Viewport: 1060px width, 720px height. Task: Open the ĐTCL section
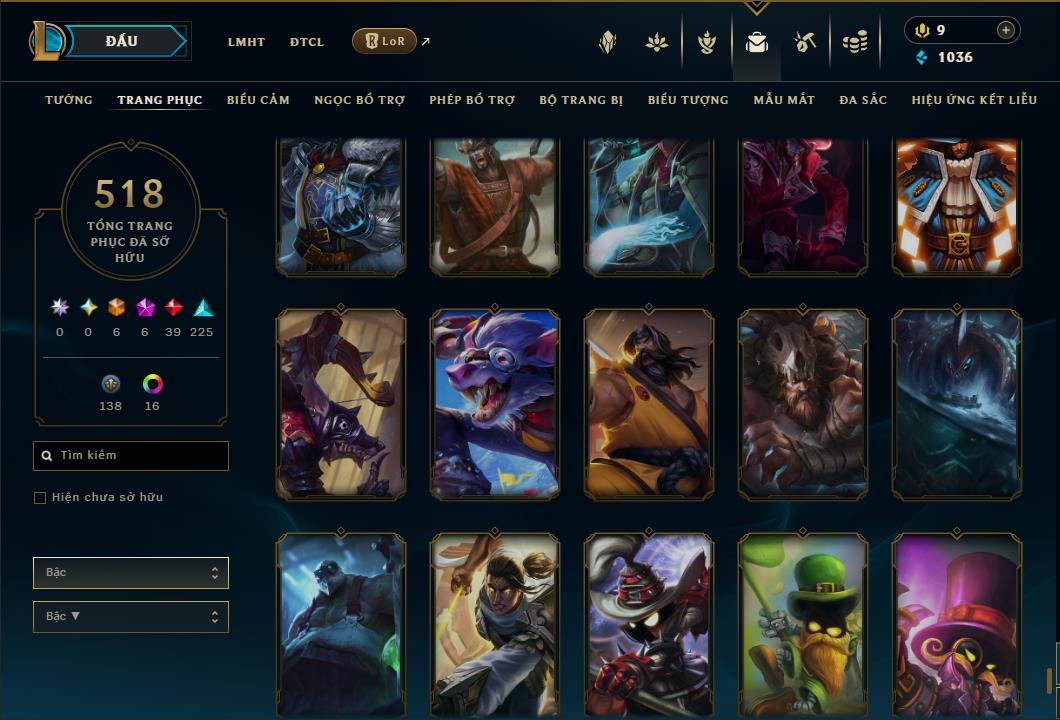[x=307, y=42]
